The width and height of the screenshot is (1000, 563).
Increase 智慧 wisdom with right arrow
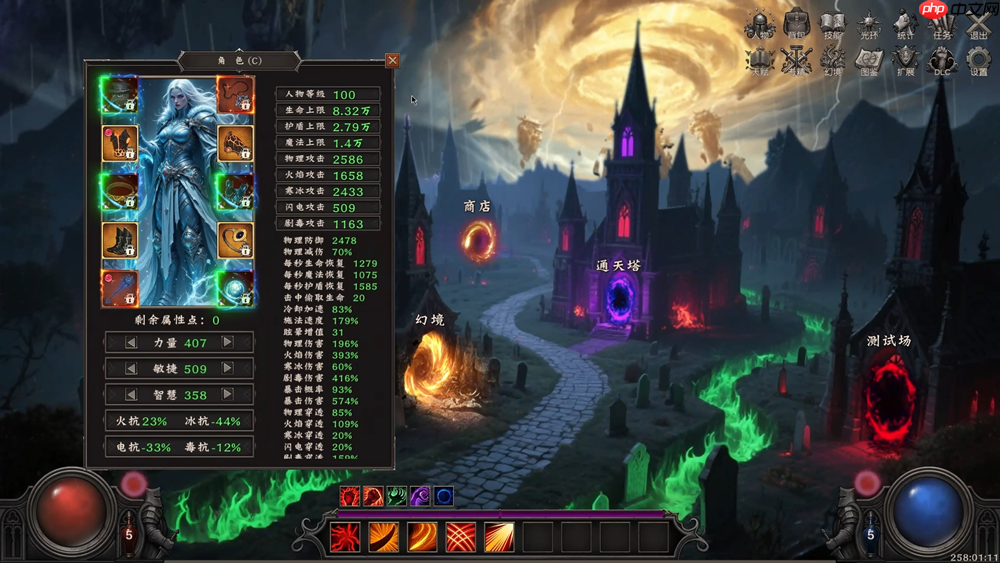click(228, 394)
